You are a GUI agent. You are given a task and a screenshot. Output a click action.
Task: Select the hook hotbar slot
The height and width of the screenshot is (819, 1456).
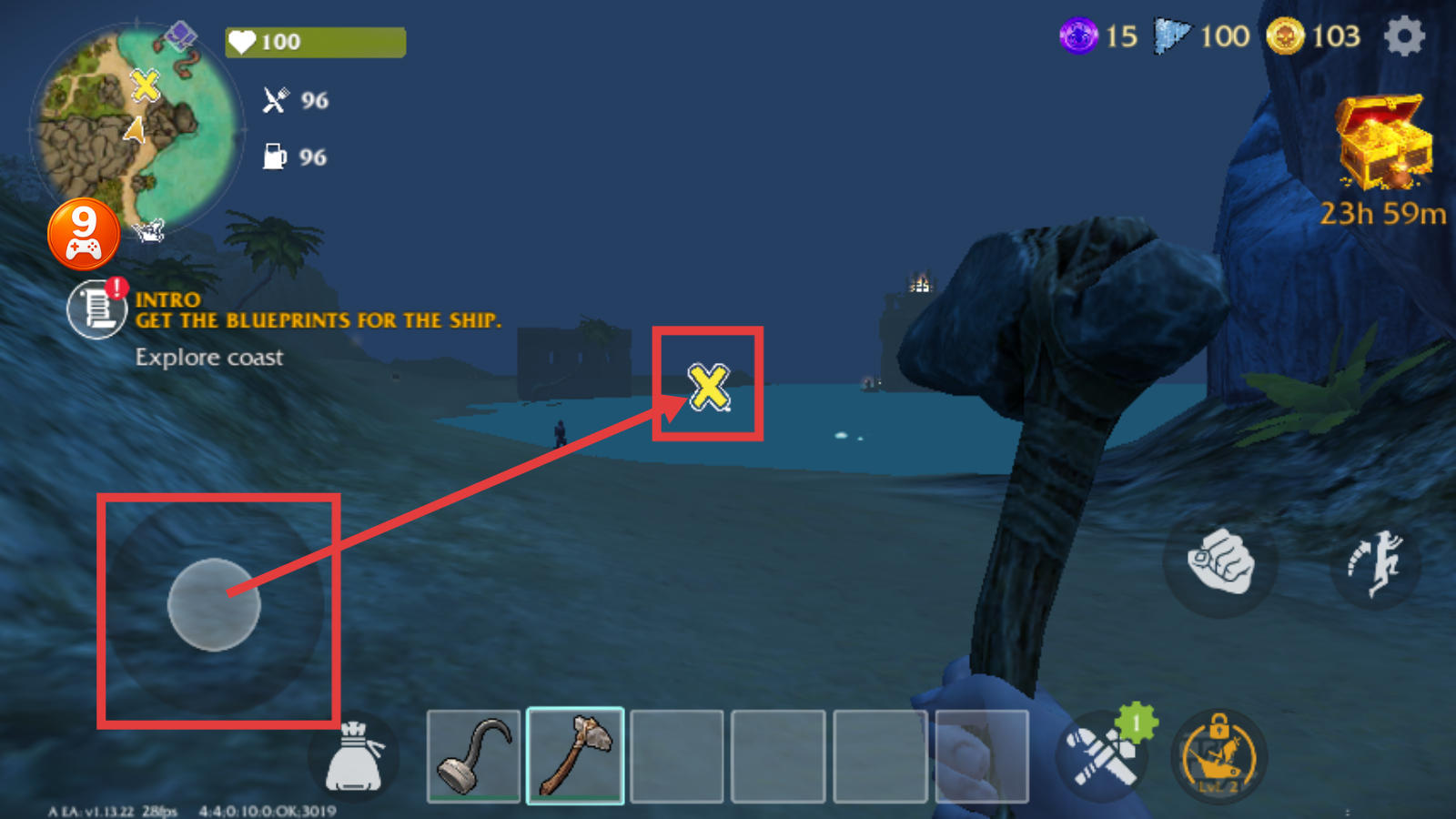[x=473, y=756]
